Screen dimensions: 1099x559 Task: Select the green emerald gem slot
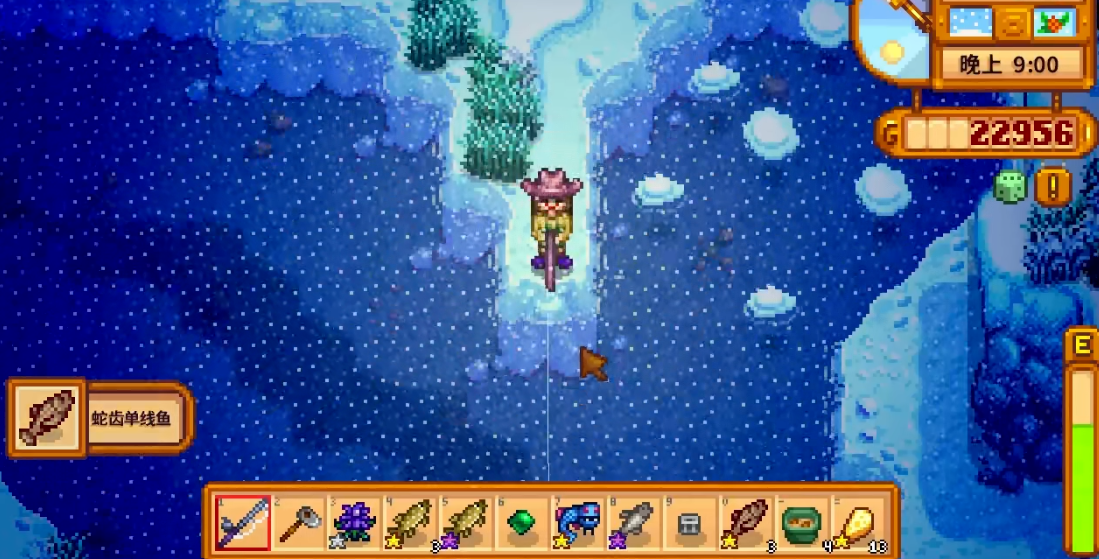coord(521,522)
